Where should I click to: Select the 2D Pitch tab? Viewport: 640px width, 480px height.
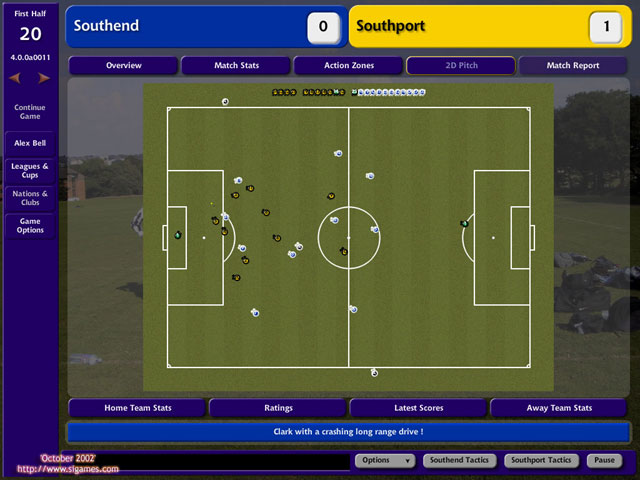coord(460,66)
